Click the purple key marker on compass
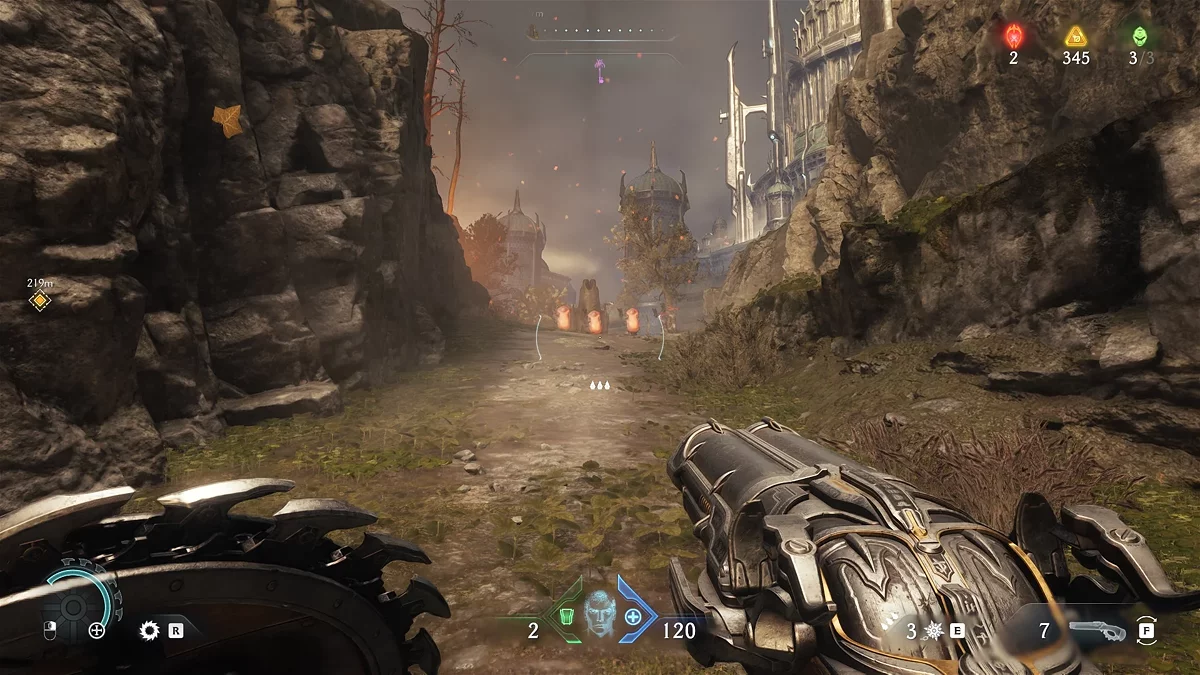1200x675 pixels. point(599,69)
